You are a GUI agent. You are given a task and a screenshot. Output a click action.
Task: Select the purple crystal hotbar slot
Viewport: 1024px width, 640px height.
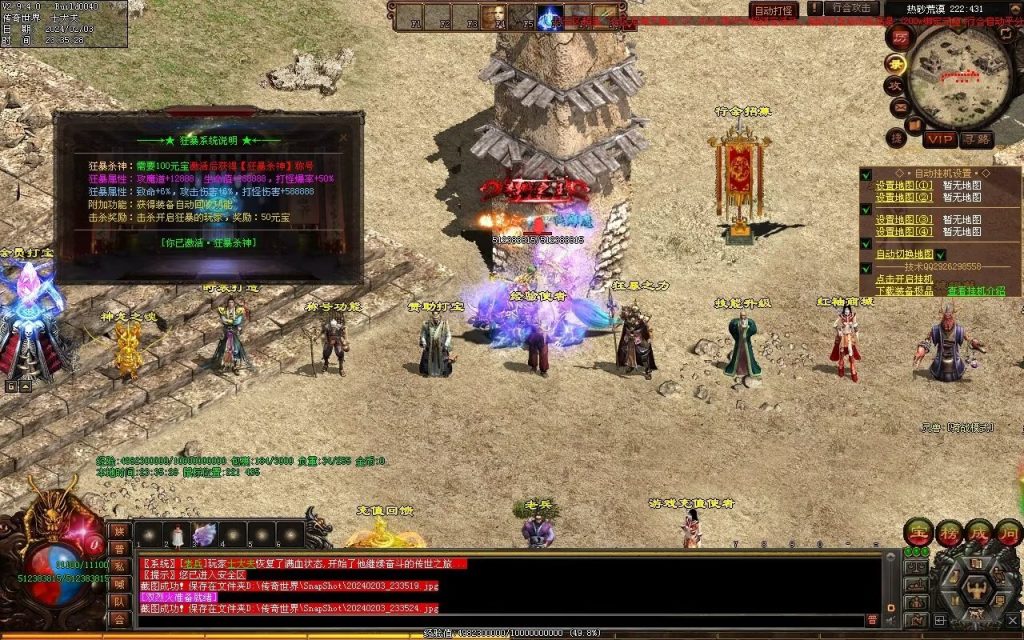tap(205, 535)
